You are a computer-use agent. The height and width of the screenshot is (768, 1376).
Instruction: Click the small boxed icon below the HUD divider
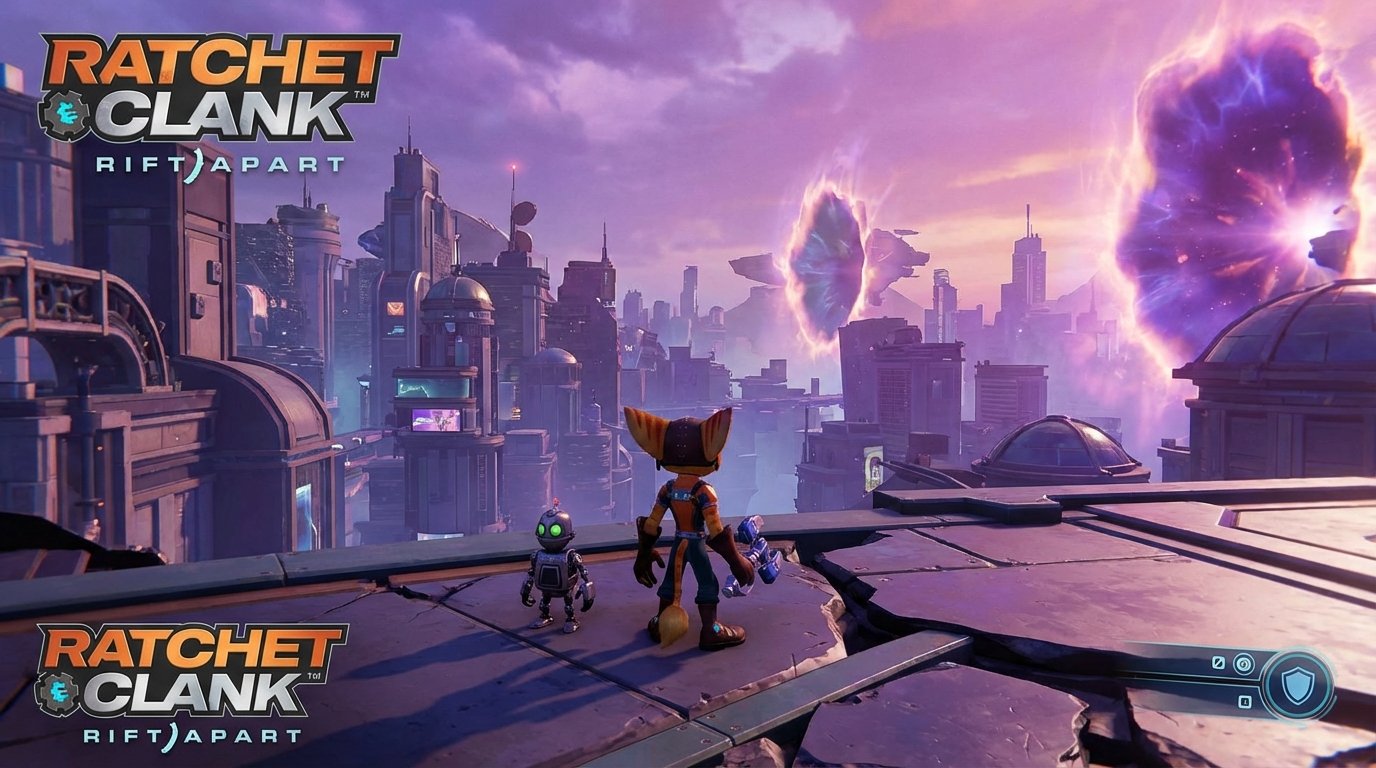[1245, 702]
